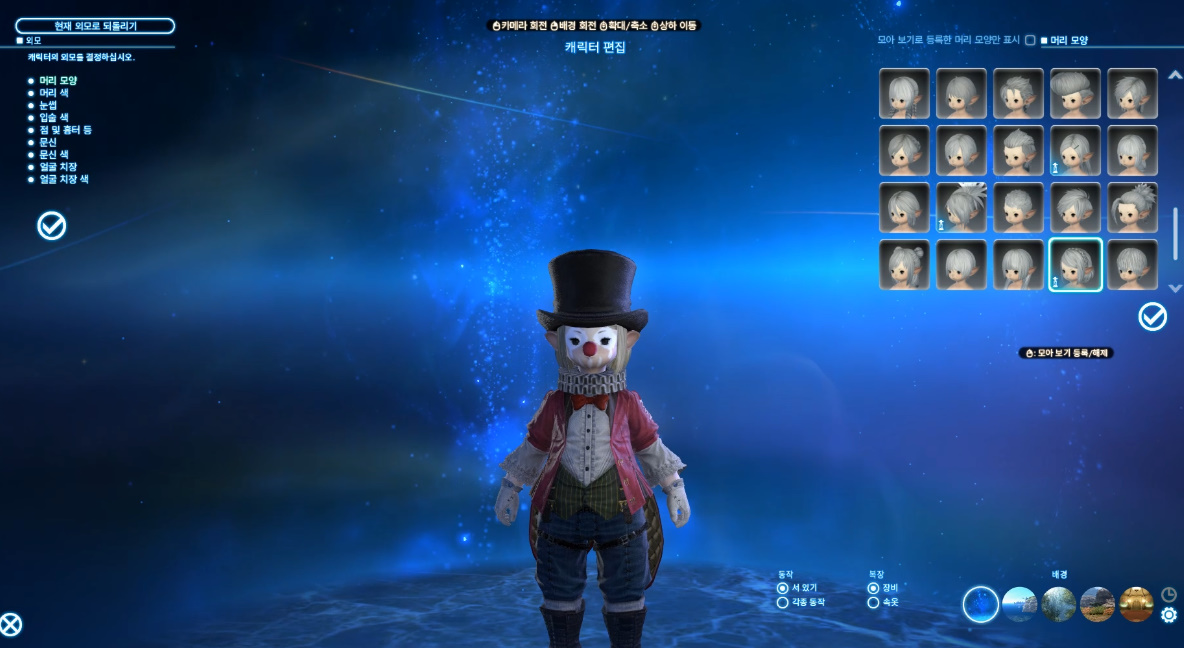Select the 서 있기 radio option
The width and height of the screenshot is (1184, 648).
[783, 588]
